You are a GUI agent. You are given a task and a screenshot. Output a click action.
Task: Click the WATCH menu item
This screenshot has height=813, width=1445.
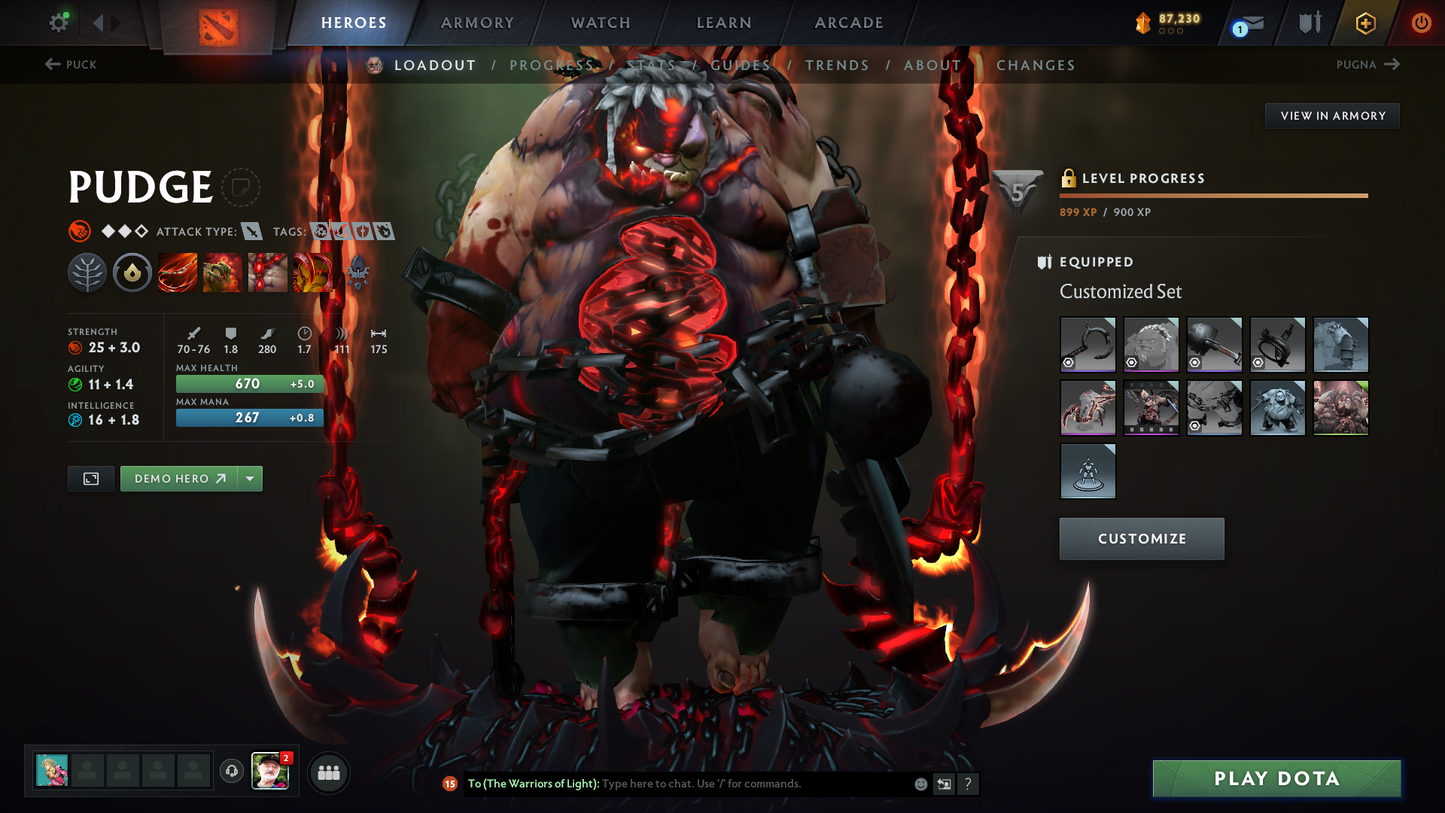599,22
